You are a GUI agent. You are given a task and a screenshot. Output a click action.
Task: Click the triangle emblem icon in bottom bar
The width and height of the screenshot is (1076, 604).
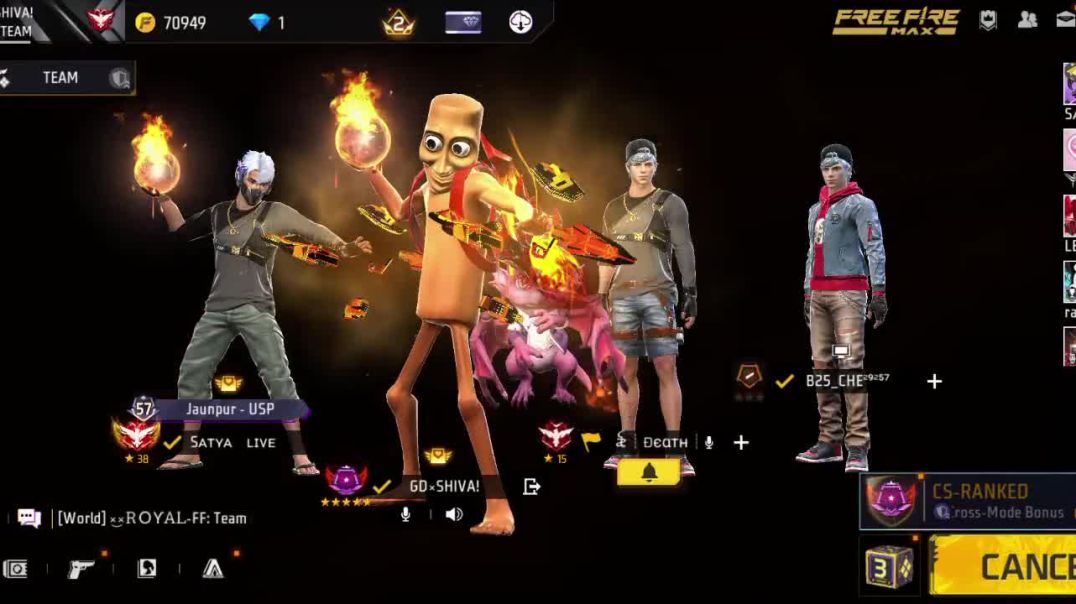pos(213,569)
